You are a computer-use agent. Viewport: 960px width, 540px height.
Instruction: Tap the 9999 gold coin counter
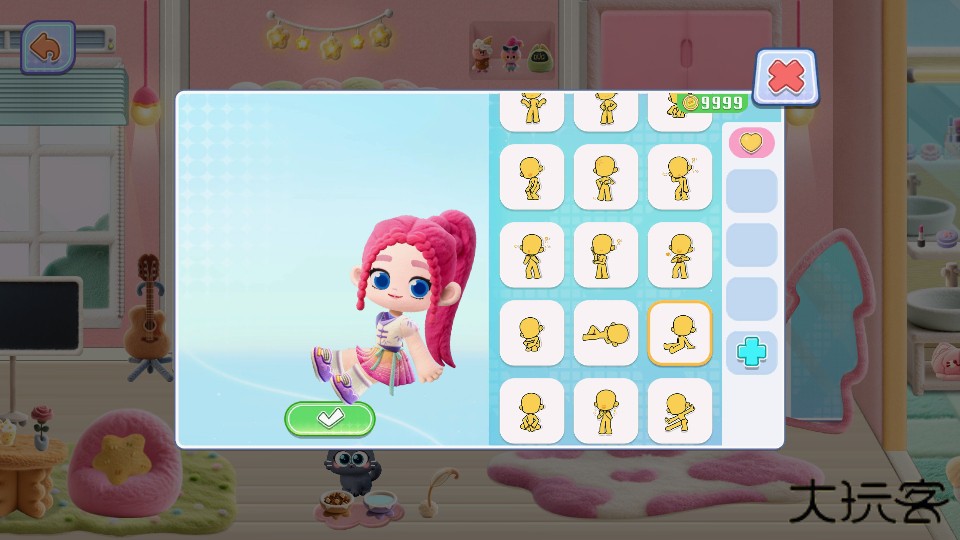coord(712,102)
